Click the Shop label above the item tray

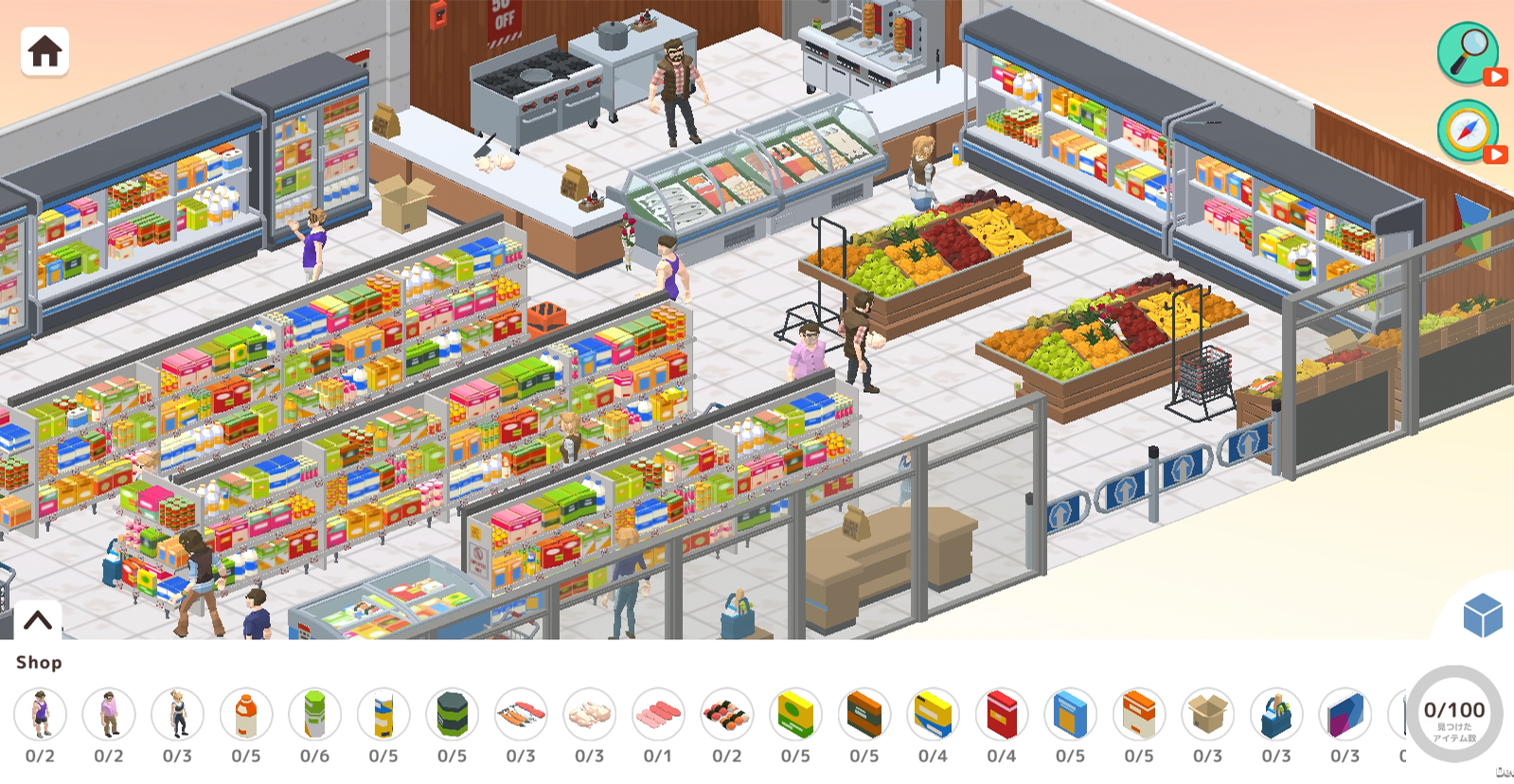point(40,663)
